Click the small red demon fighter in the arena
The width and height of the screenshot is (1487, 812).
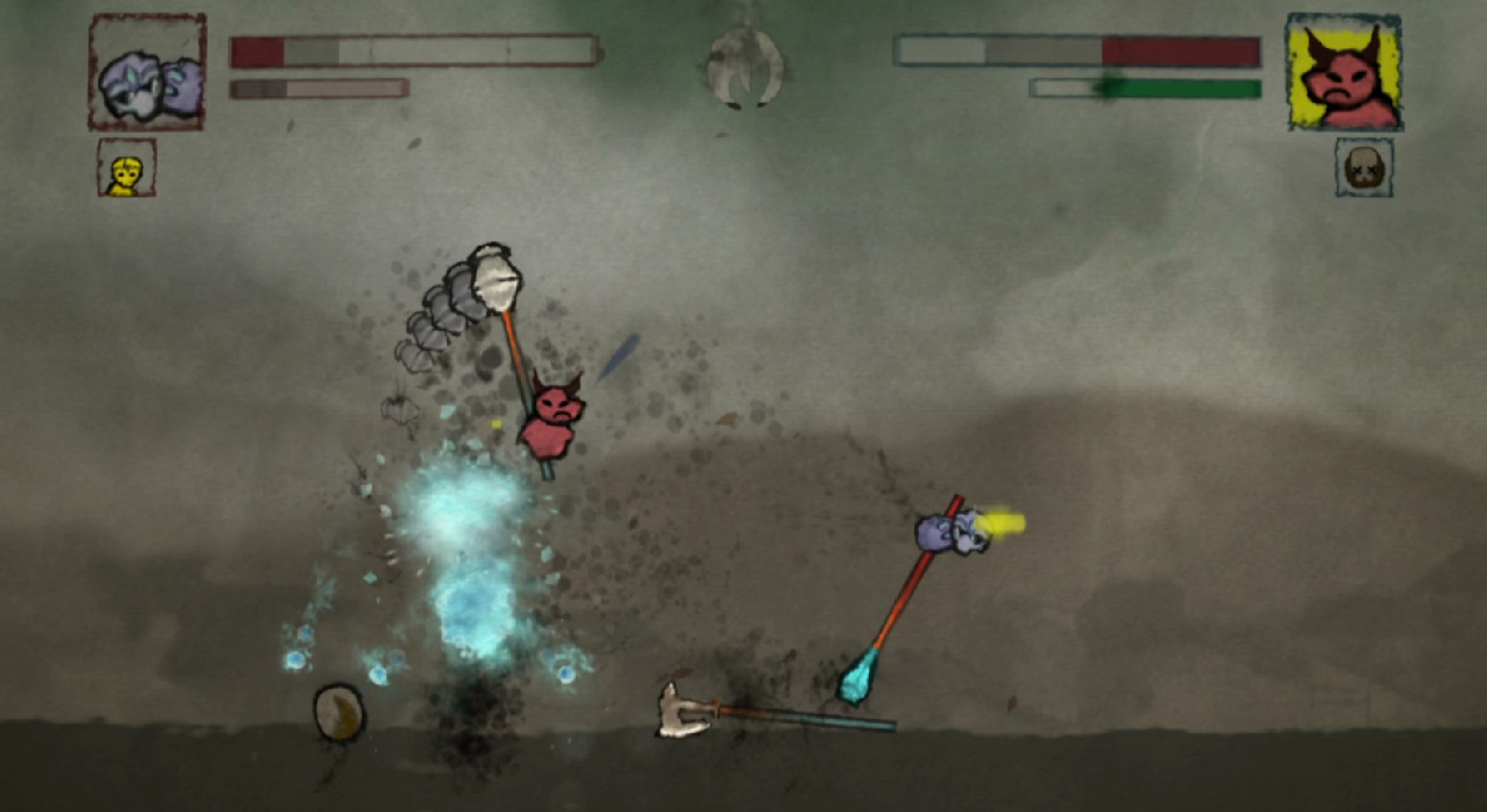click(555, 413)
